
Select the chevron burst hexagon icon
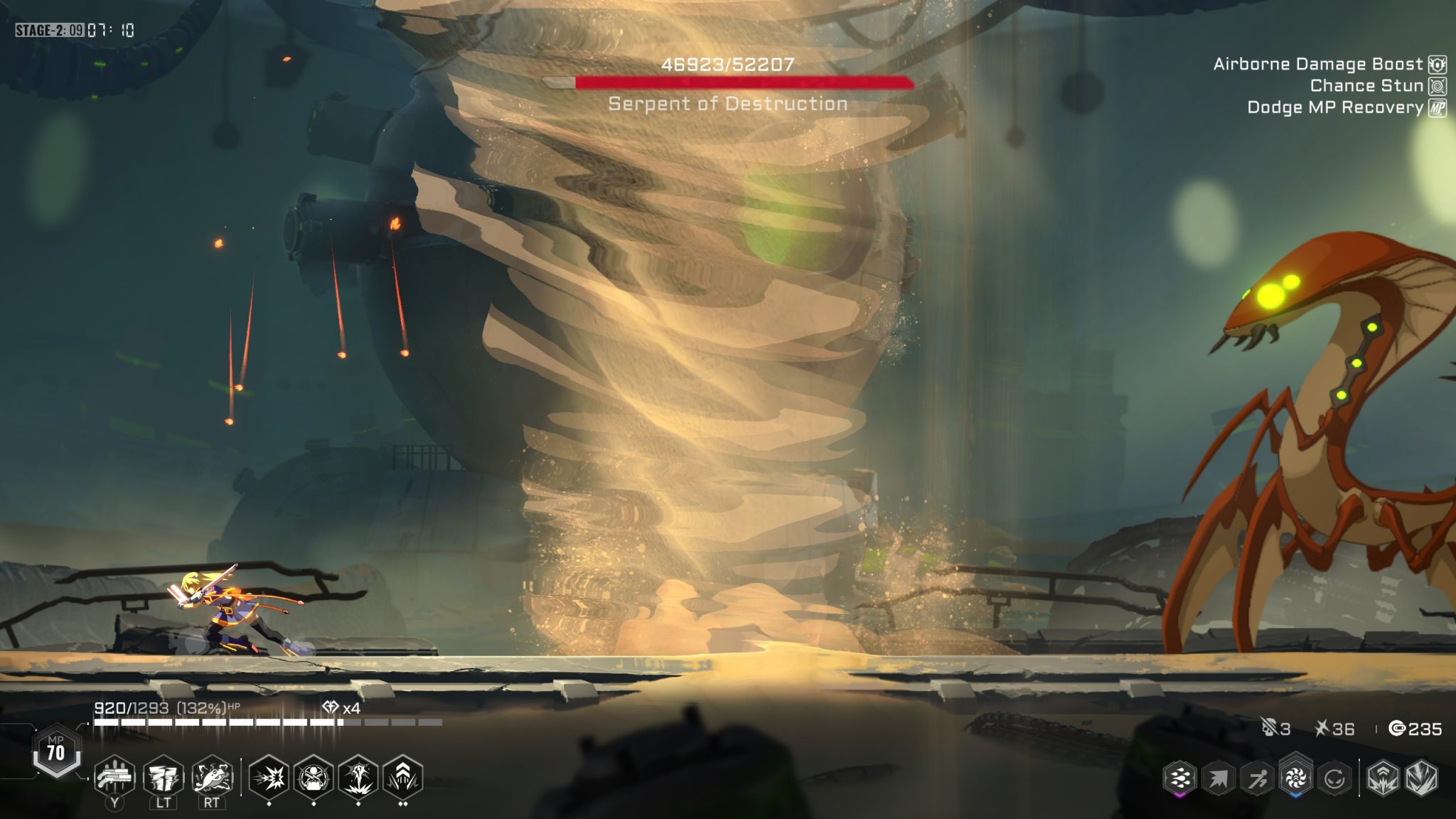1383,778
